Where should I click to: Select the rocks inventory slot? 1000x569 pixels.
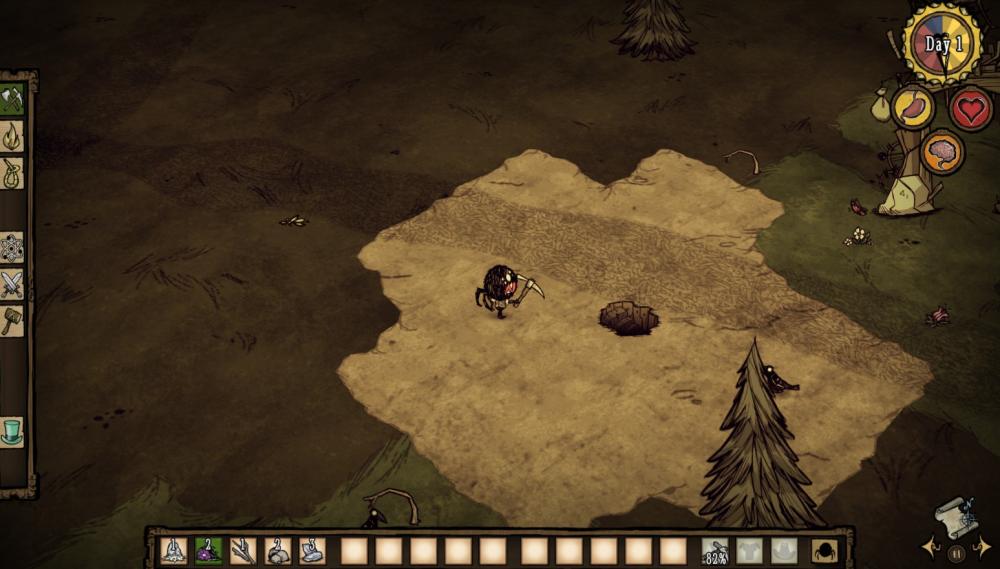tap(278, 551)
